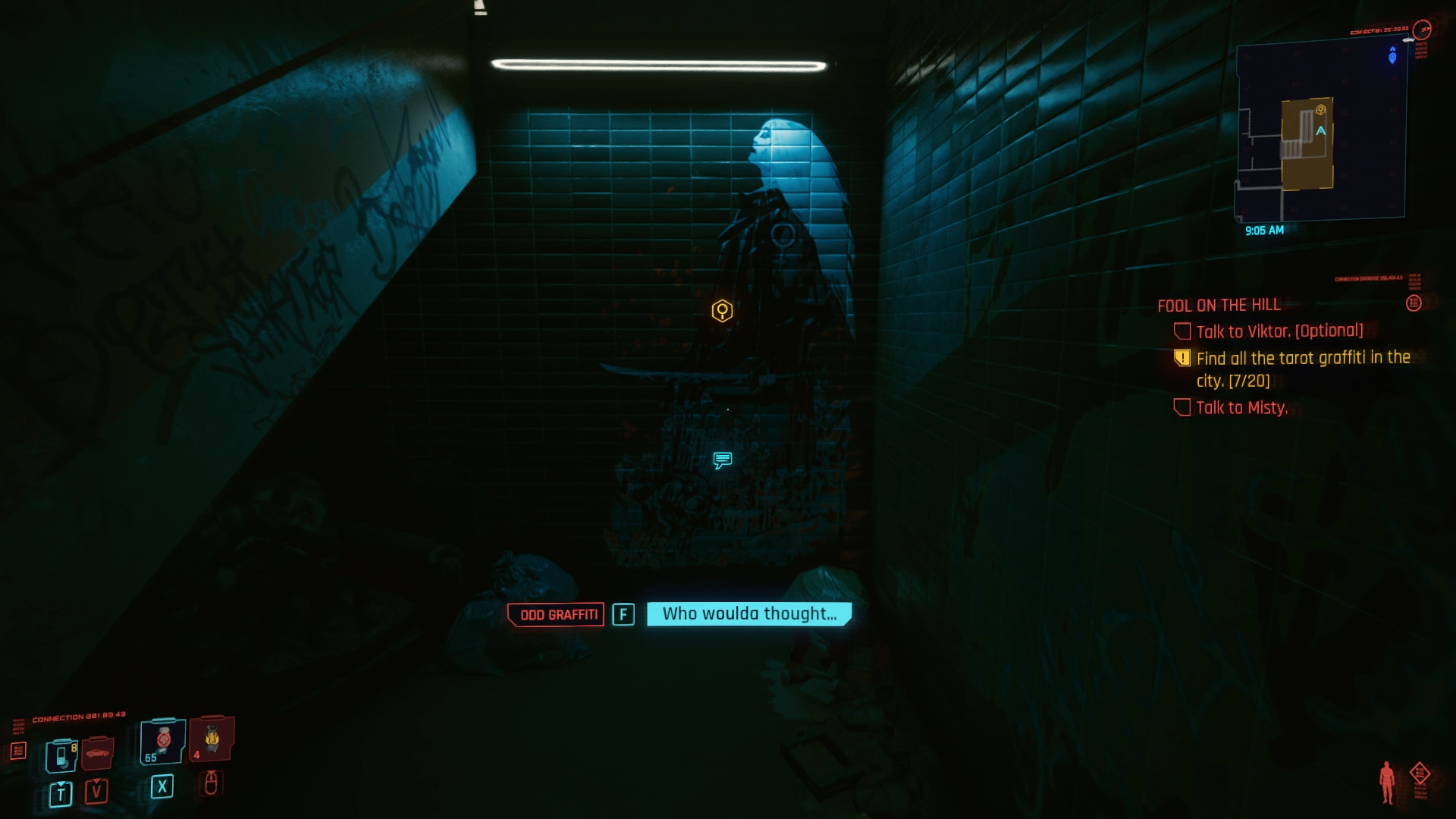Open the phone quick slot
Screen dimensions: 1456x819
61,755
